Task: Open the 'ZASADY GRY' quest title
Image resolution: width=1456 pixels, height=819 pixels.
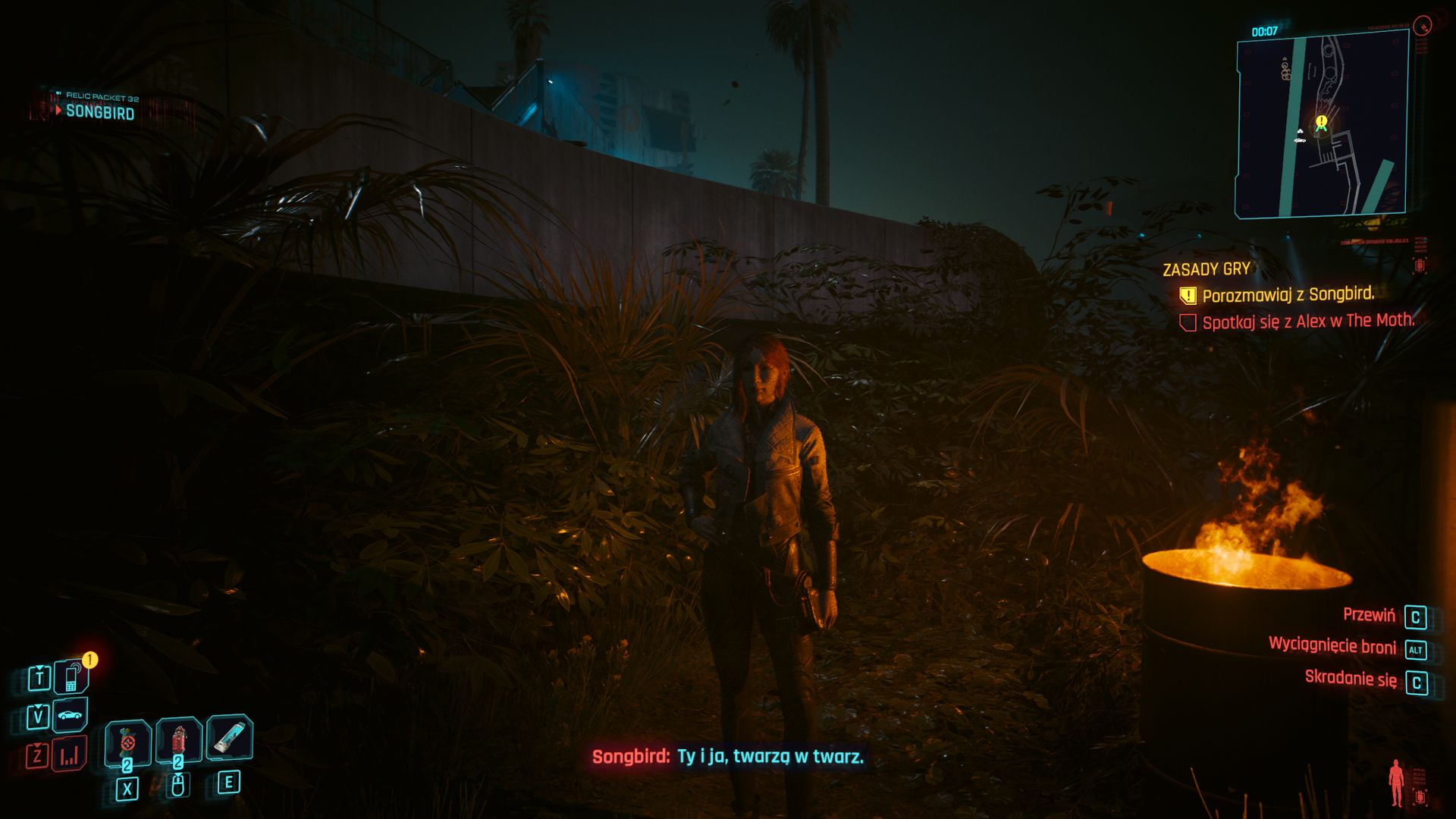Action: 1206,269
